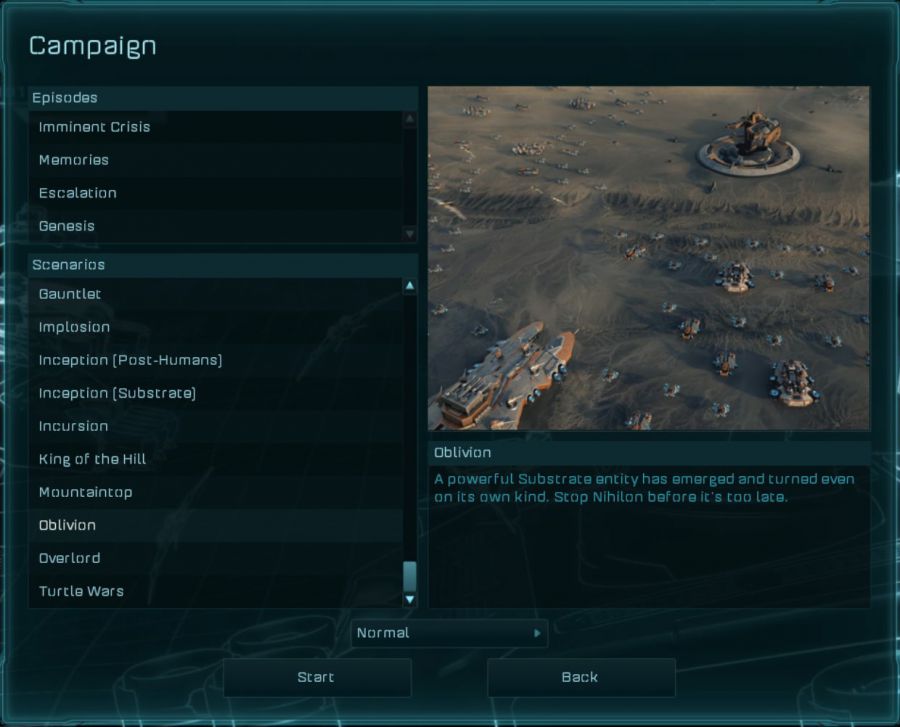Select the Imminent Crisis episode
Screen dimensions: 900x727
(95, 127)
